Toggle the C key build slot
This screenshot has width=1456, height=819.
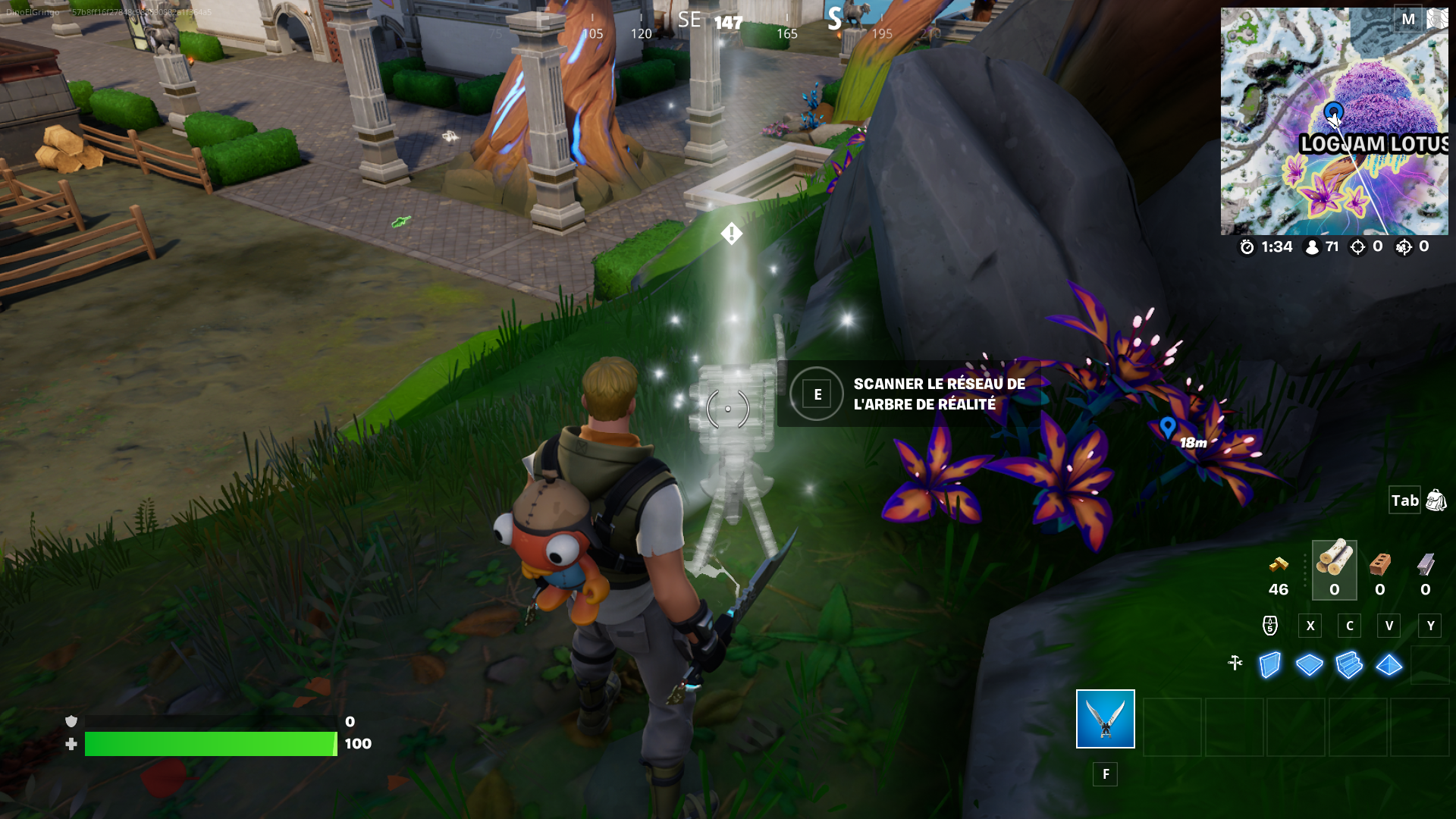coord(1350,626)
